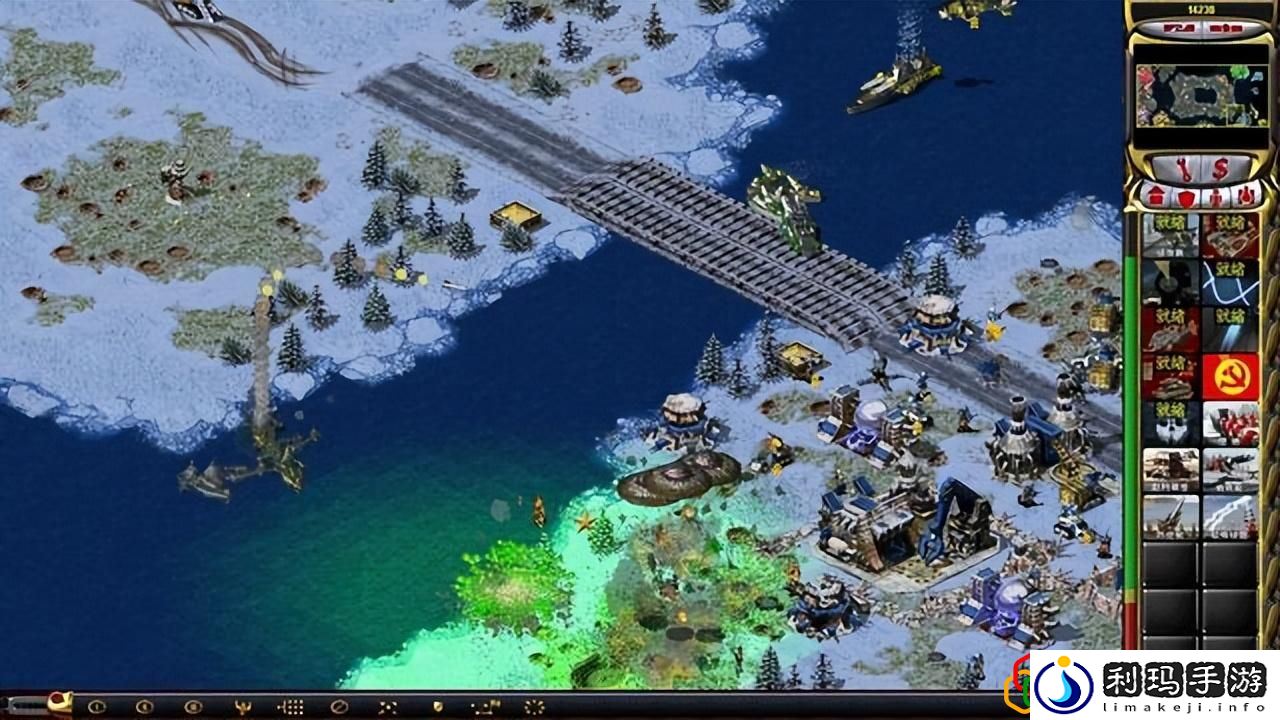
Task: Switch to the vehicles build tab
Action: pyautogui.click(x=1245, y=196)
